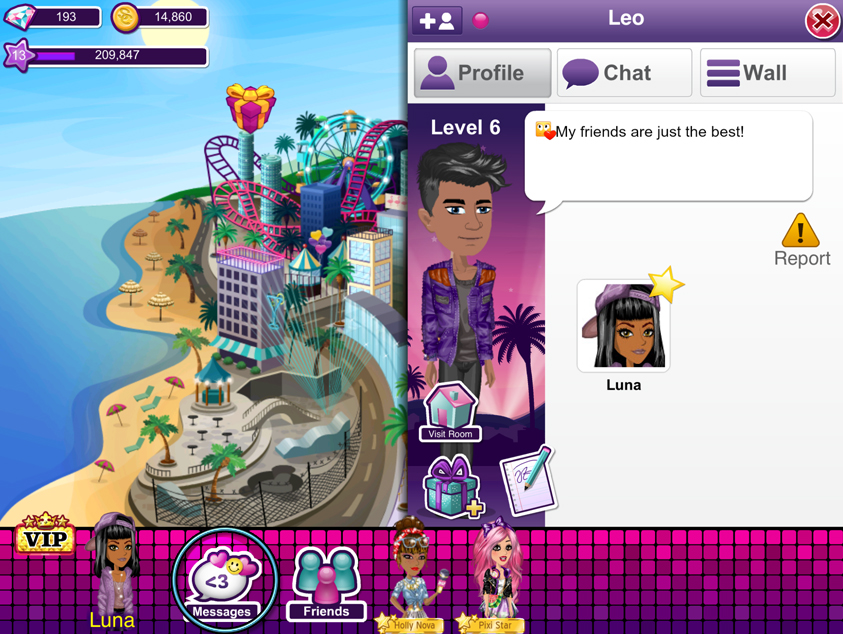The width and height of the screenshot is (843, 634).
Task: Switch to the Profile tab
Action: tap(482, 73)
